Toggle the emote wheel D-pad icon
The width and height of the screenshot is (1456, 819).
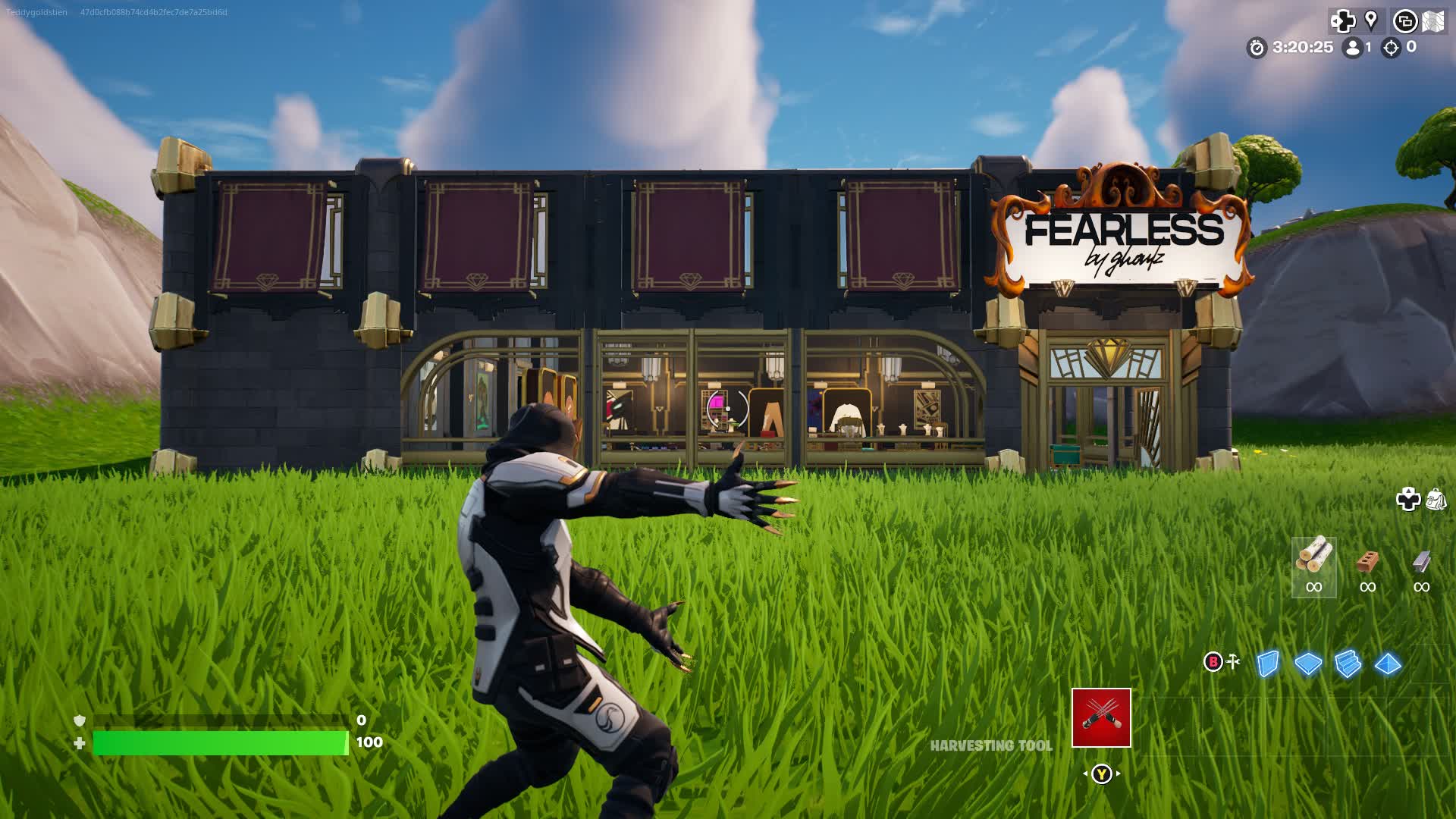click(1344, 20)
